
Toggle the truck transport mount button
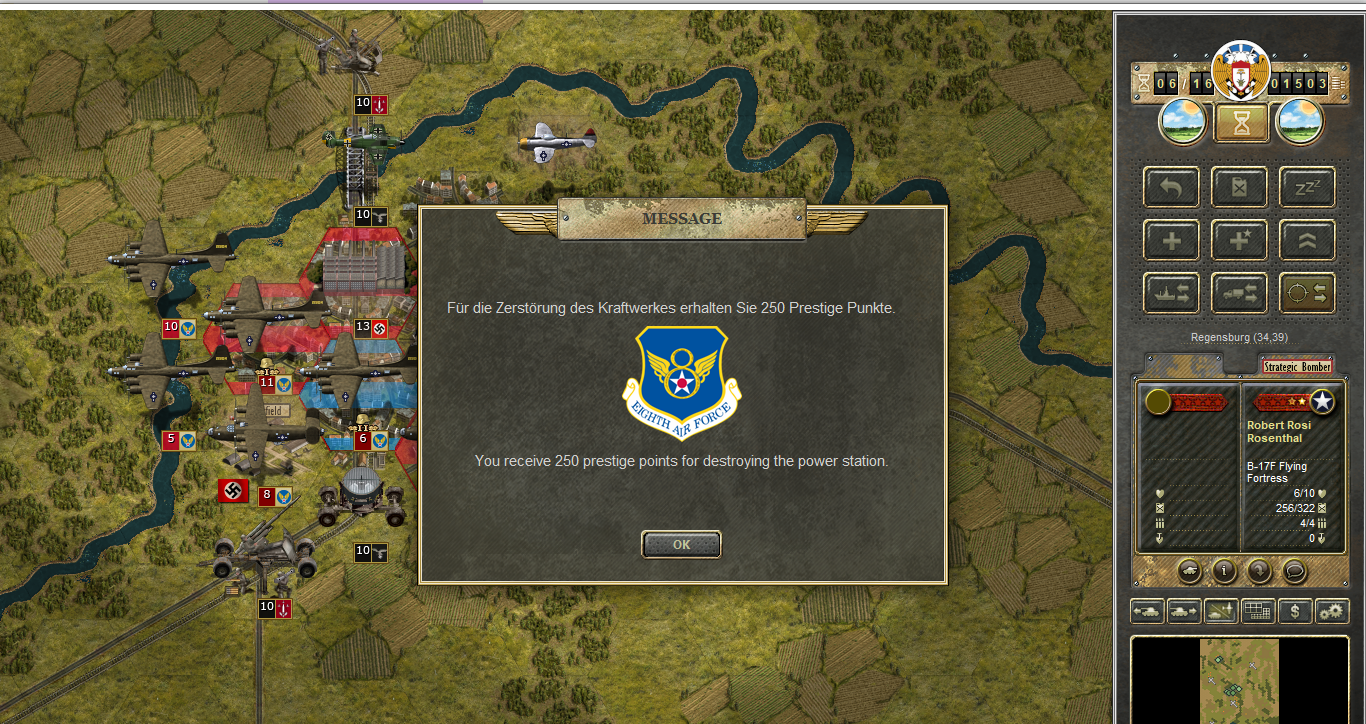tap(1239, 293)
